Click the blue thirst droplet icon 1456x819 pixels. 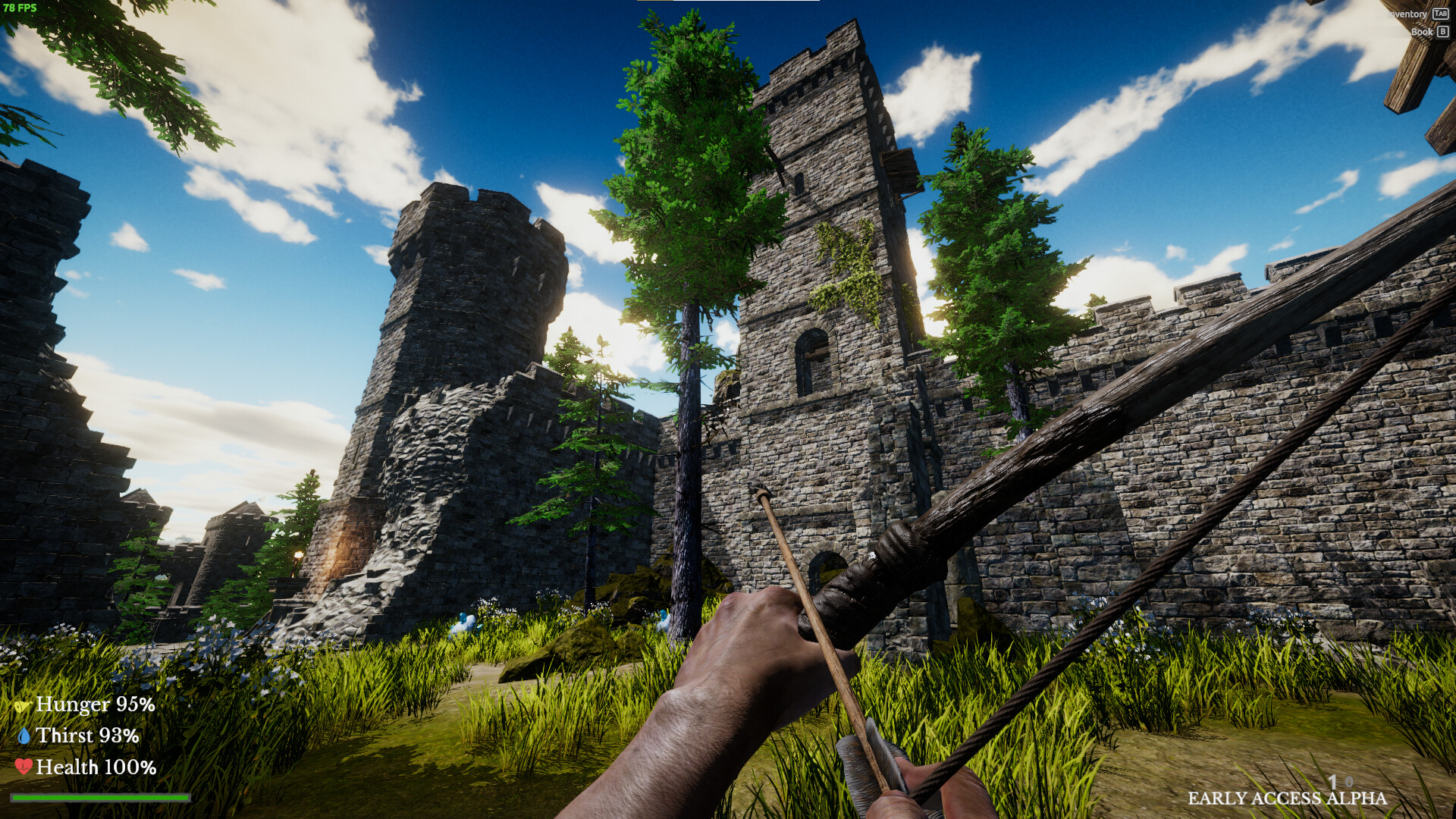click(x=24, y=737)
